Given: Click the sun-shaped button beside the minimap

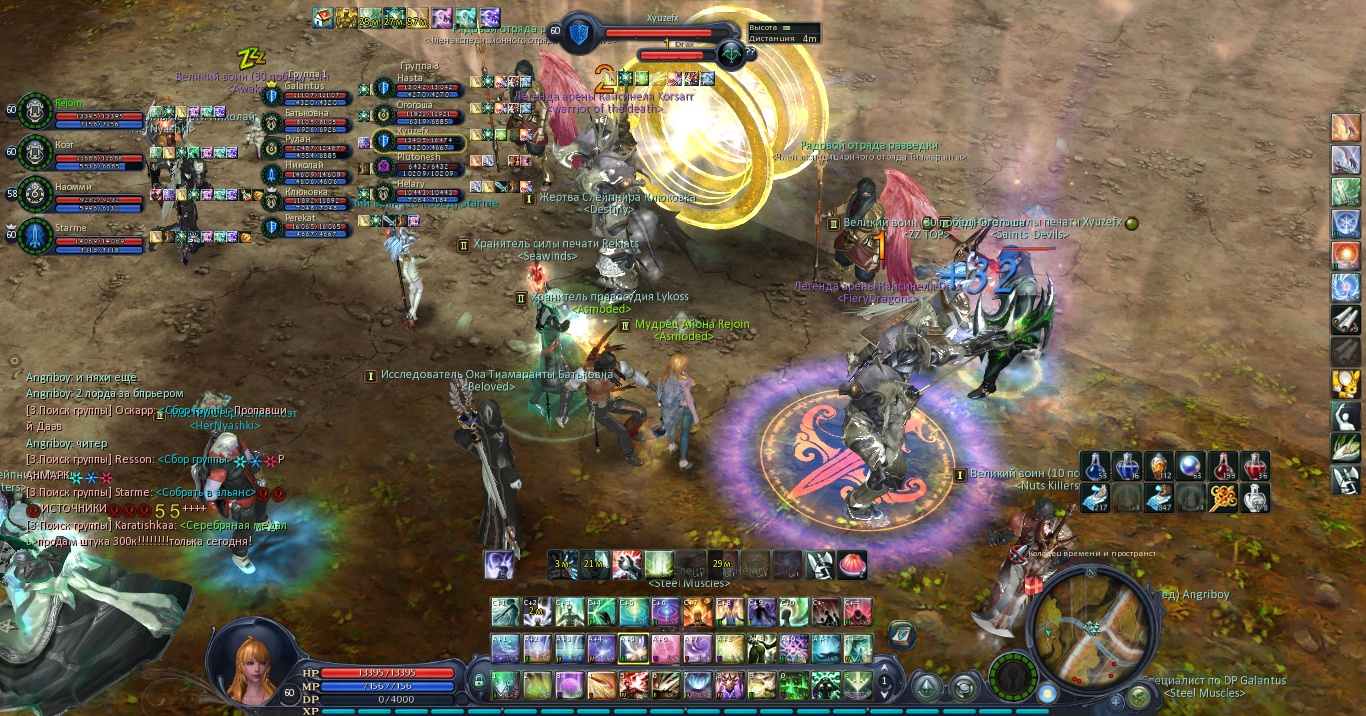Looking at the screenshot, I should pyautogui.click(x=1046, y=693).
